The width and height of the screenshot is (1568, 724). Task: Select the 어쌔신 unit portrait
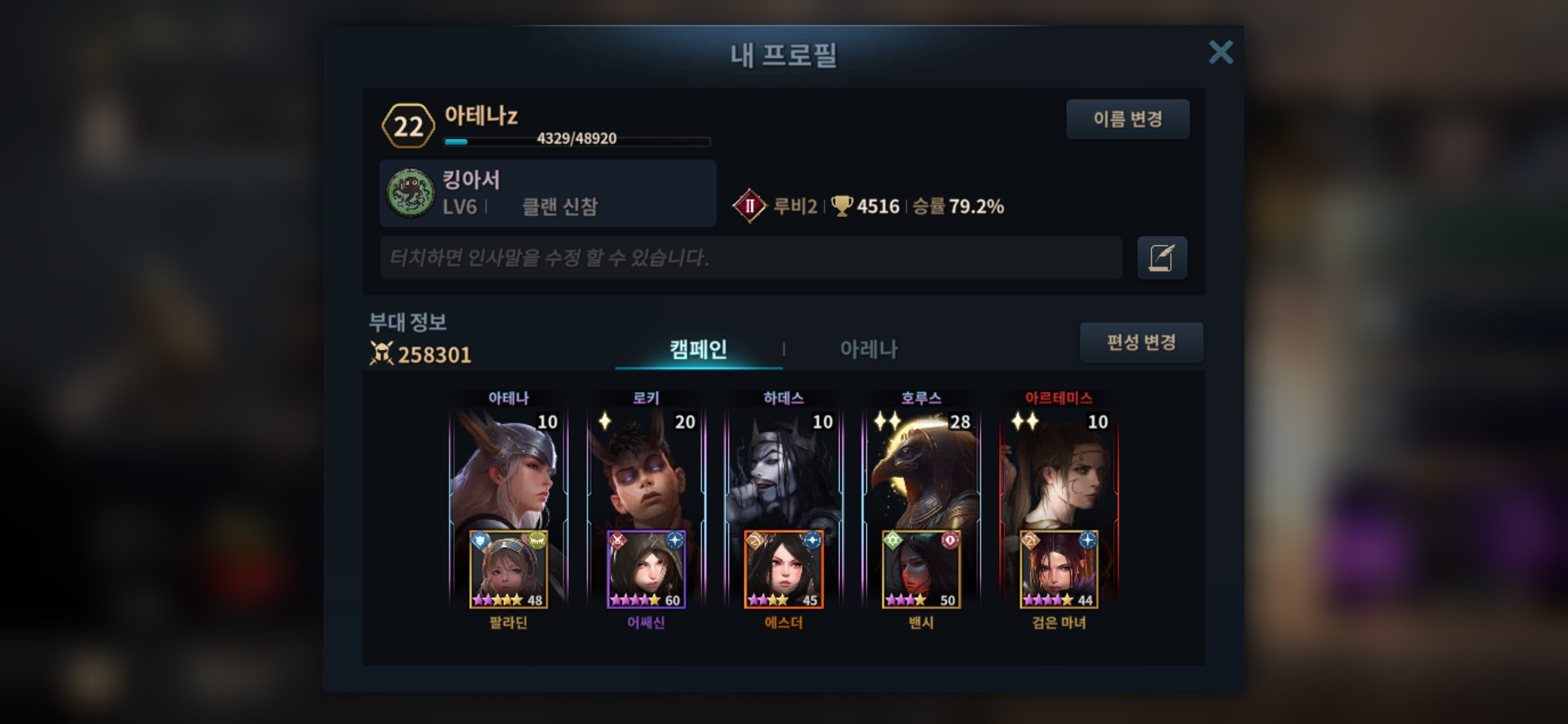[x=646, y=570]
